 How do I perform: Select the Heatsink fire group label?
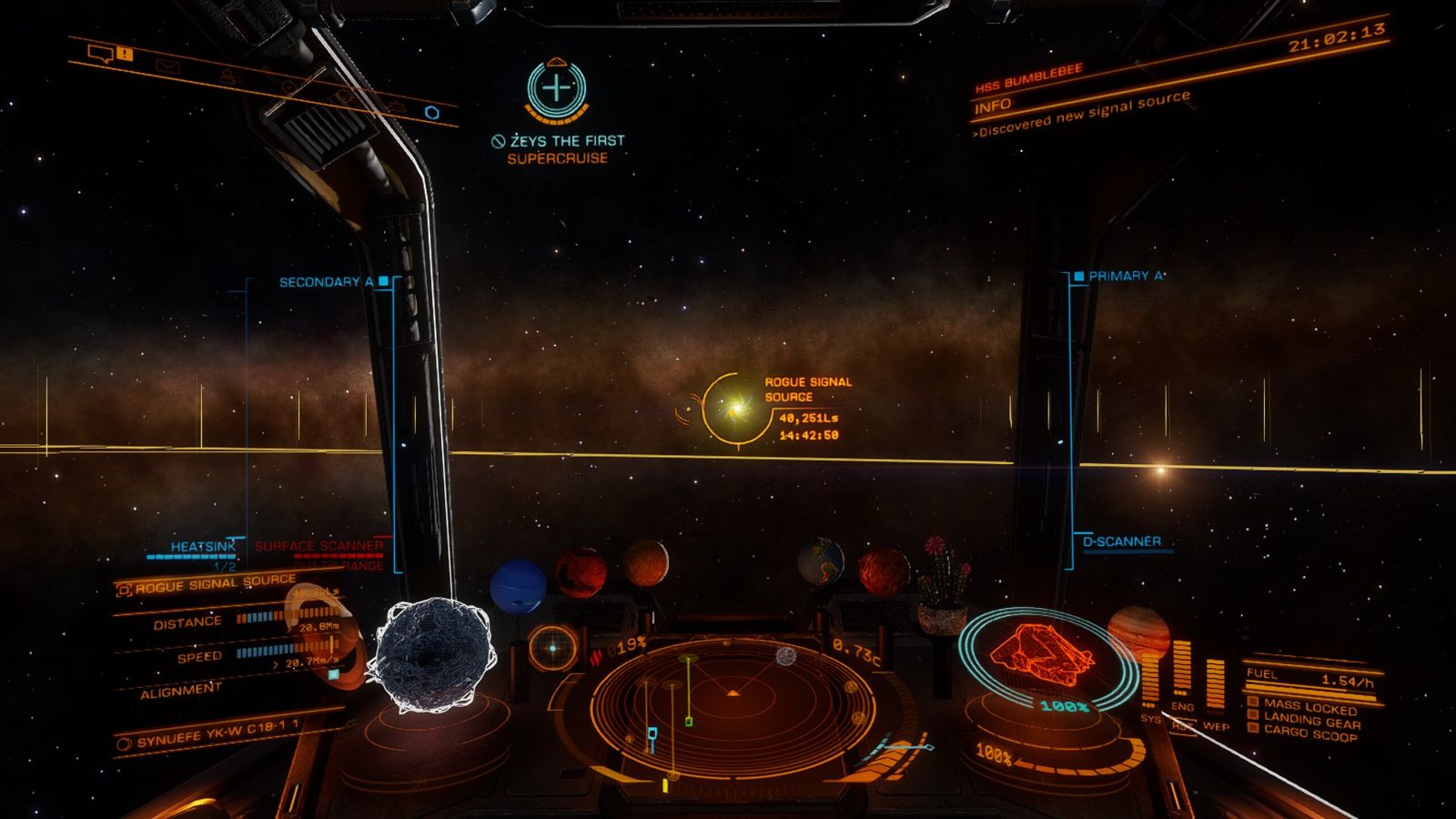[x=202, y=547]
